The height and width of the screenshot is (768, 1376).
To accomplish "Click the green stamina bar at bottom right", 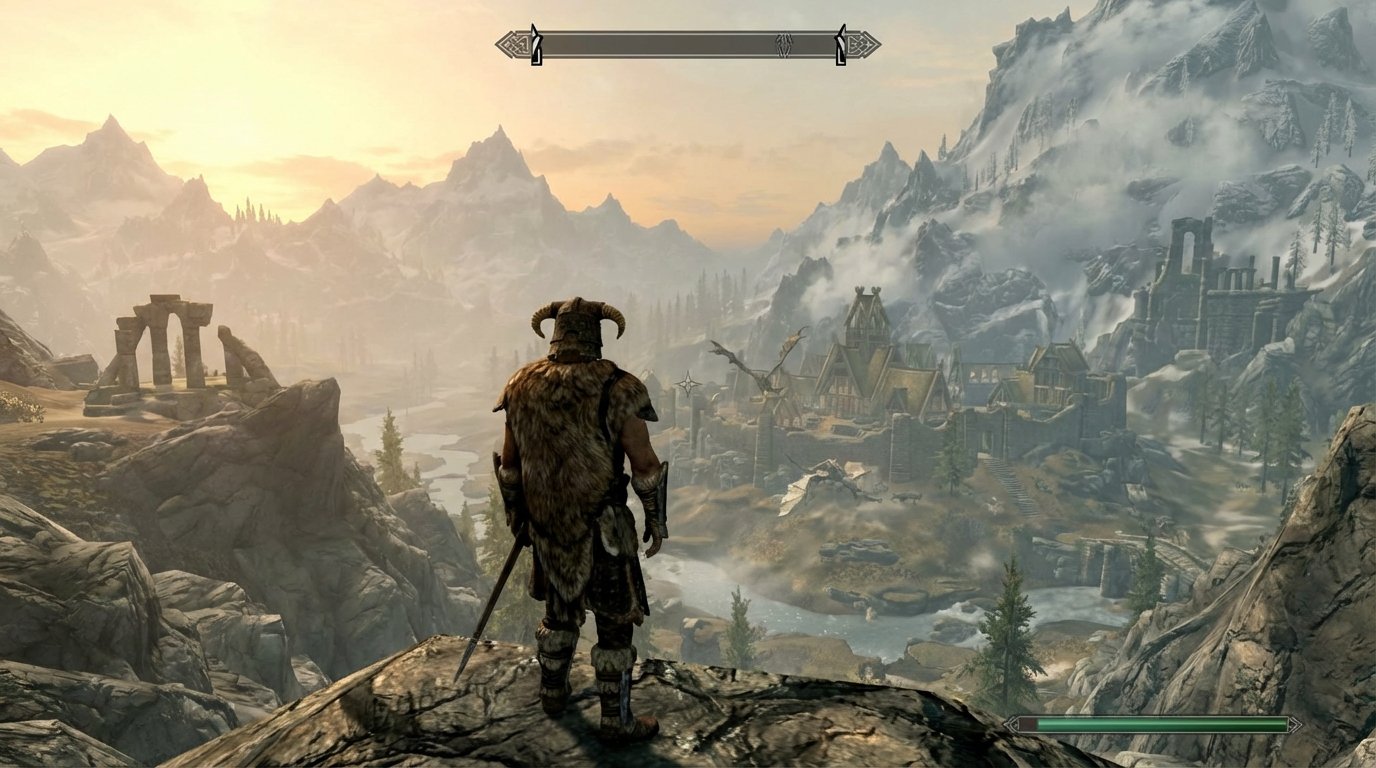I will [x=1160, y=723].
